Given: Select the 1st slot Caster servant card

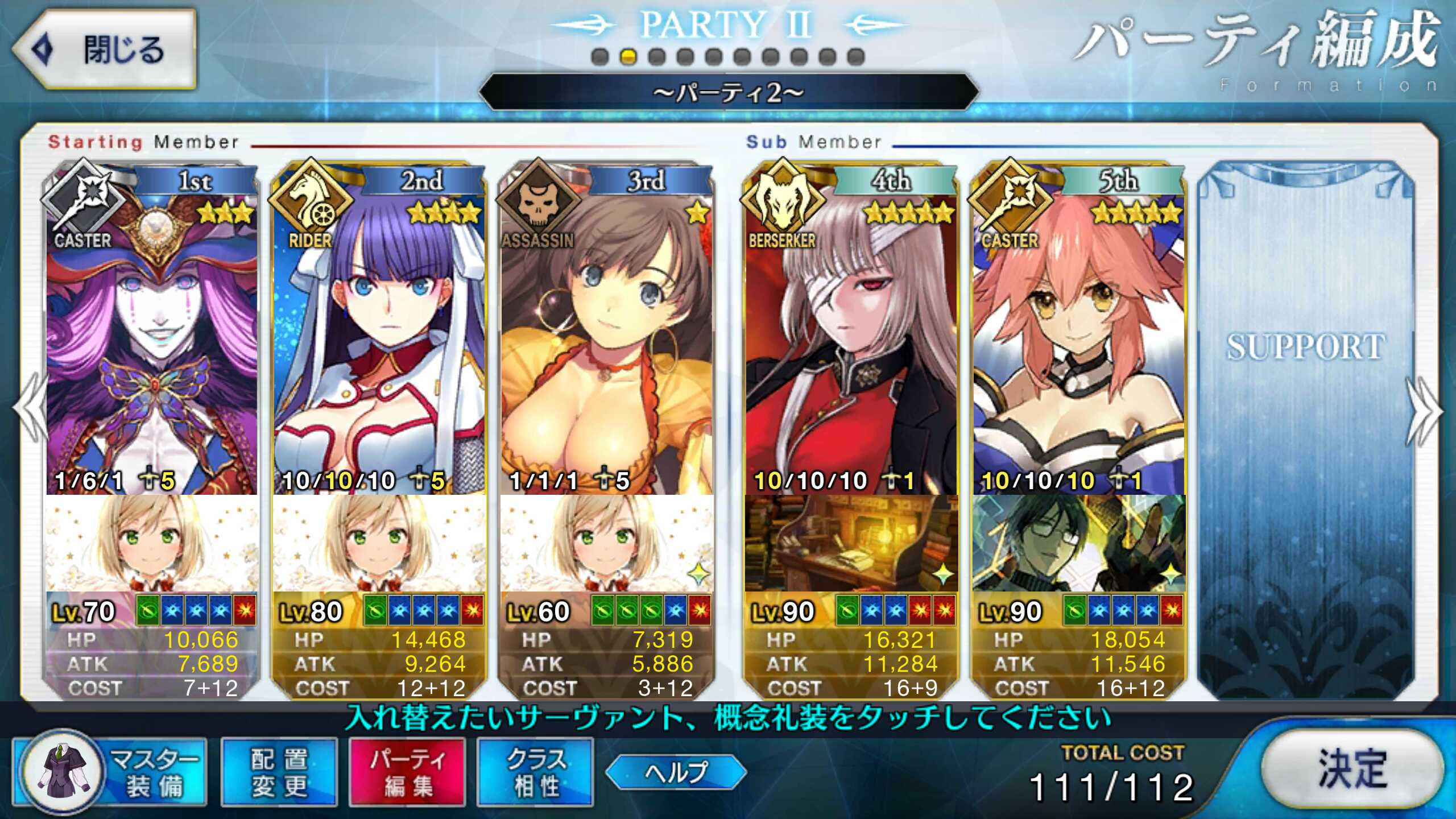Looking at the screenshot, I should [x=151, y=341].
